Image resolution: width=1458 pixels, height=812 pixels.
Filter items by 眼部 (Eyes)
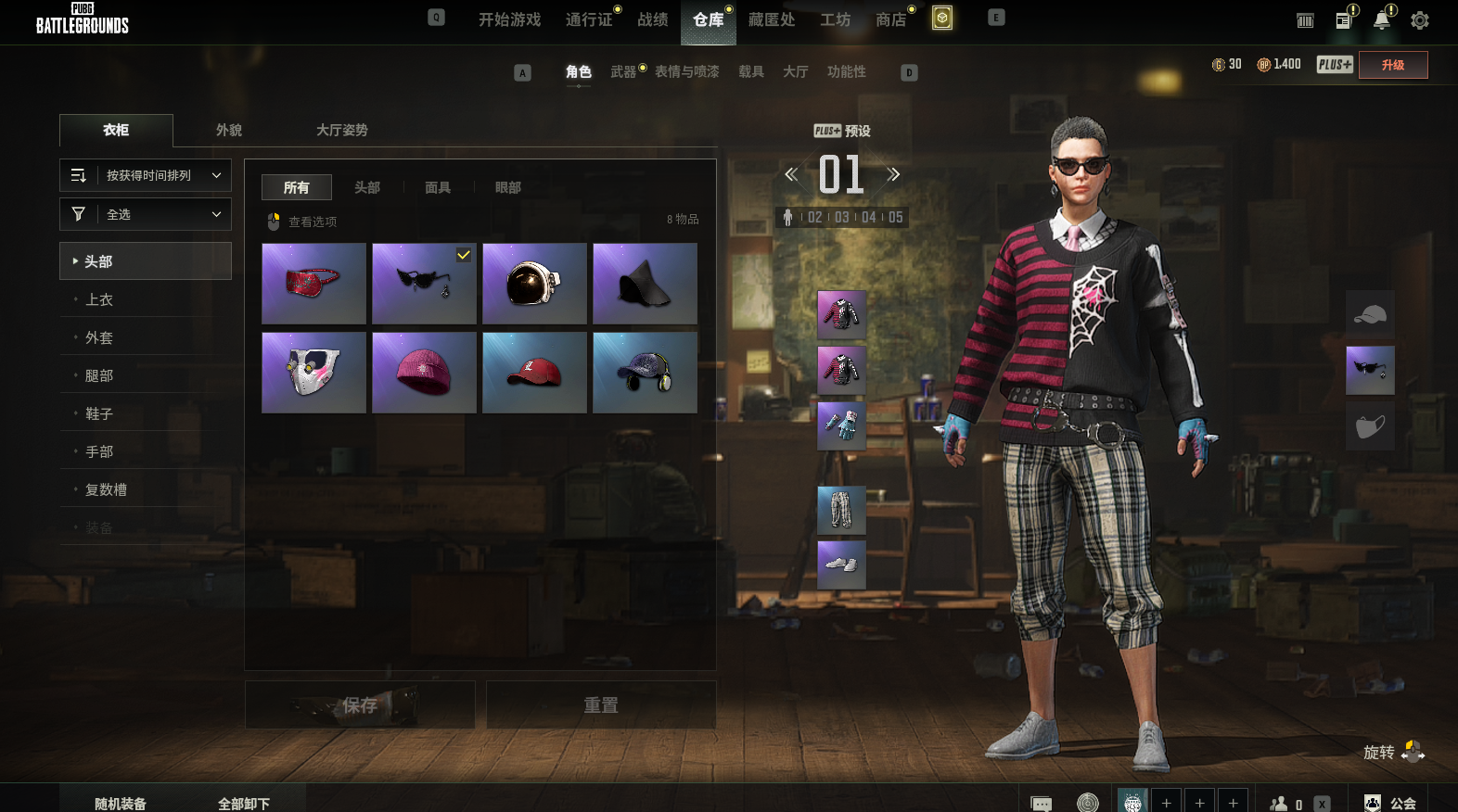pyautogui.click(x=508, y=188)
